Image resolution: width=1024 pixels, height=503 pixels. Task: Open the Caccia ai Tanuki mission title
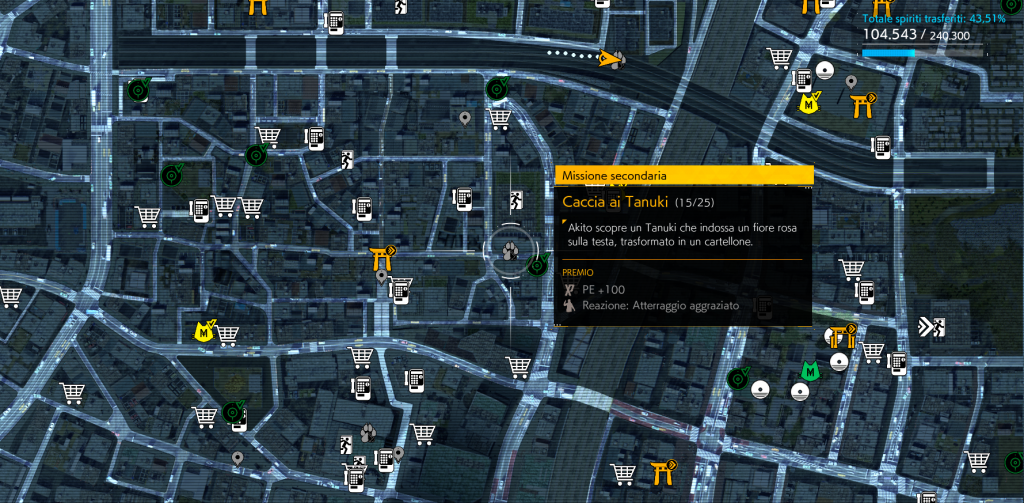615,203
